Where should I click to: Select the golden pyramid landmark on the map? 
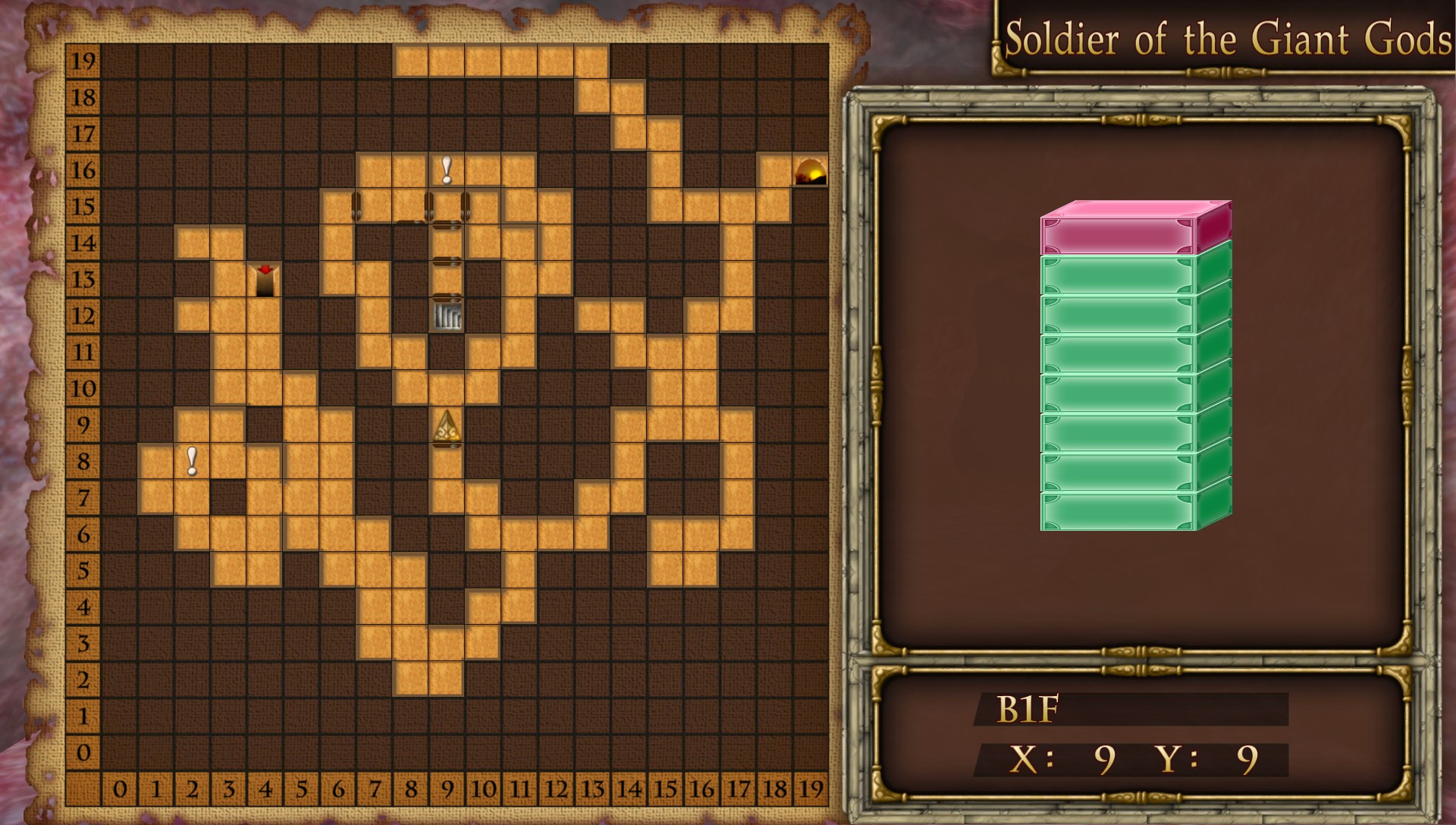point(446,427)
